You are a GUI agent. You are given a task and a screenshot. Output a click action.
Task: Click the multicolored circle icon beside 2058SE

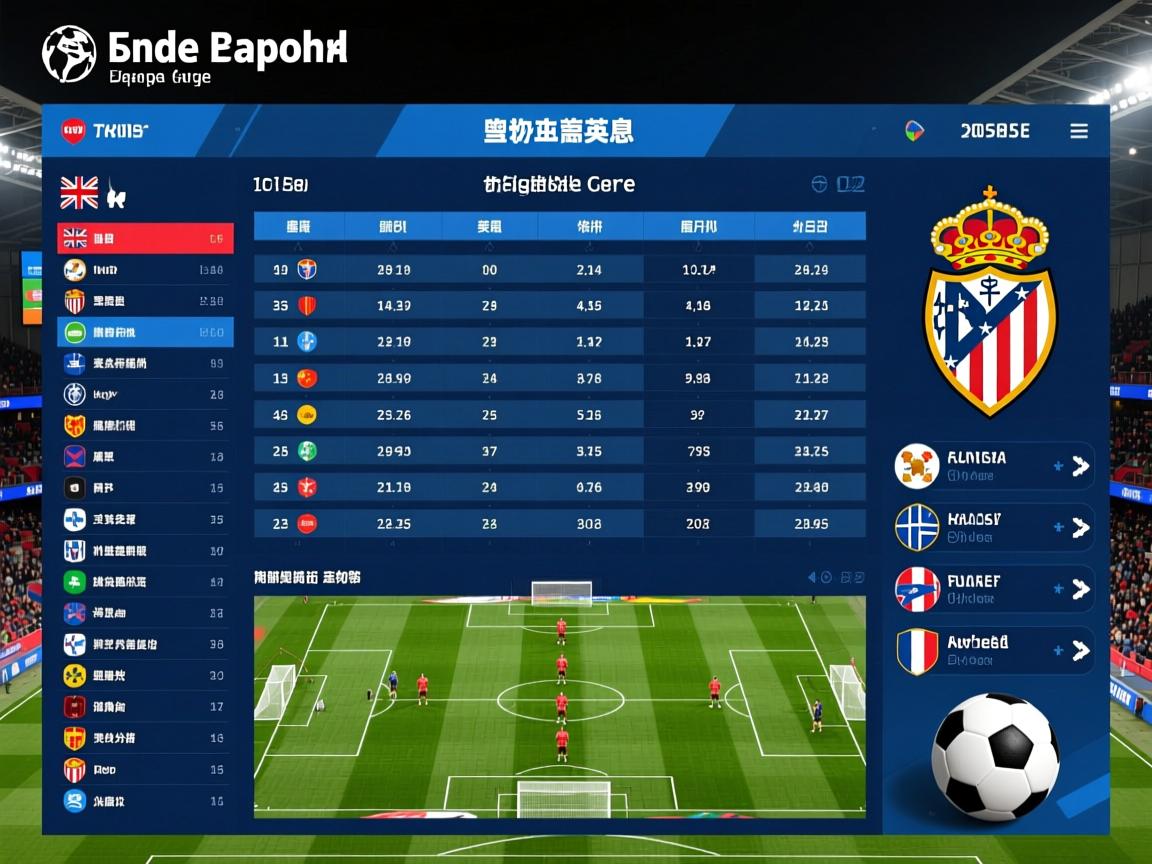pos(914,131)
